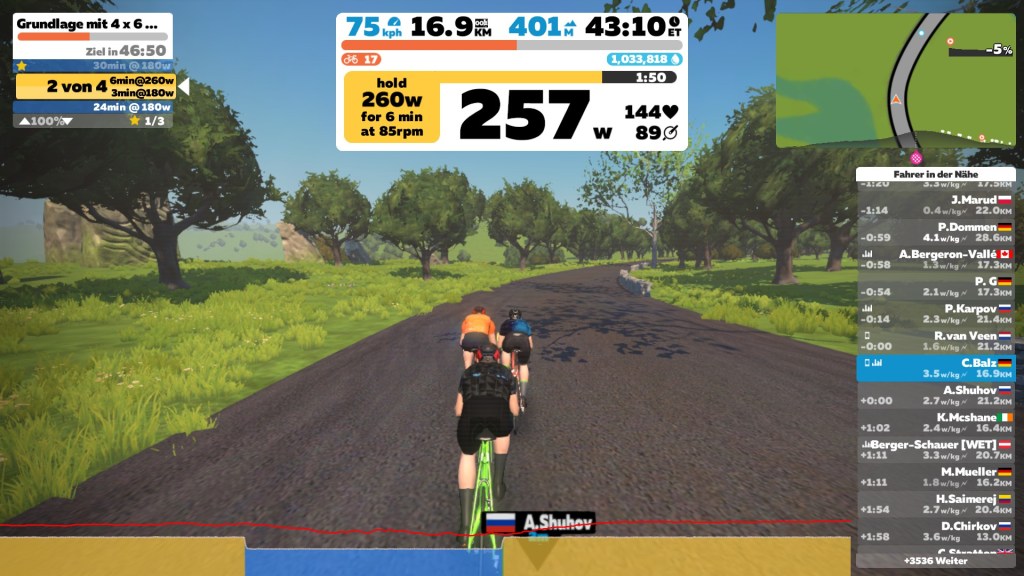Open the 24min @ 180w upcoming block
Screen dimensions: 1024x576
point(94,107)
